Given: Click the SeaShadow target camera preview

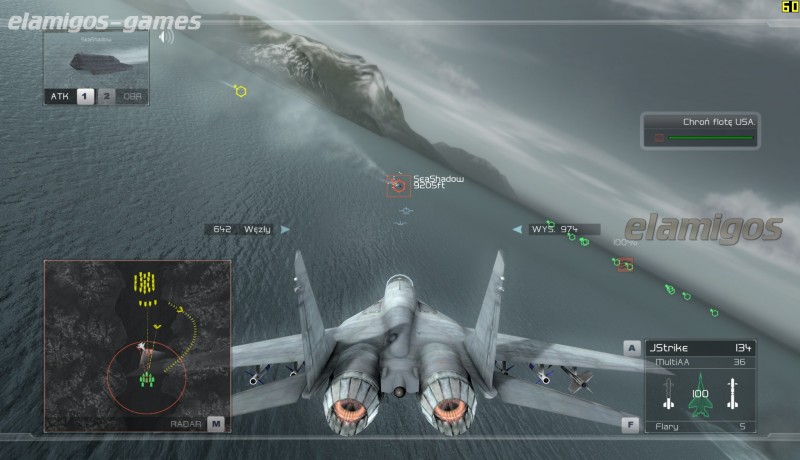Looking at the screenshot, I should point(96,59).
